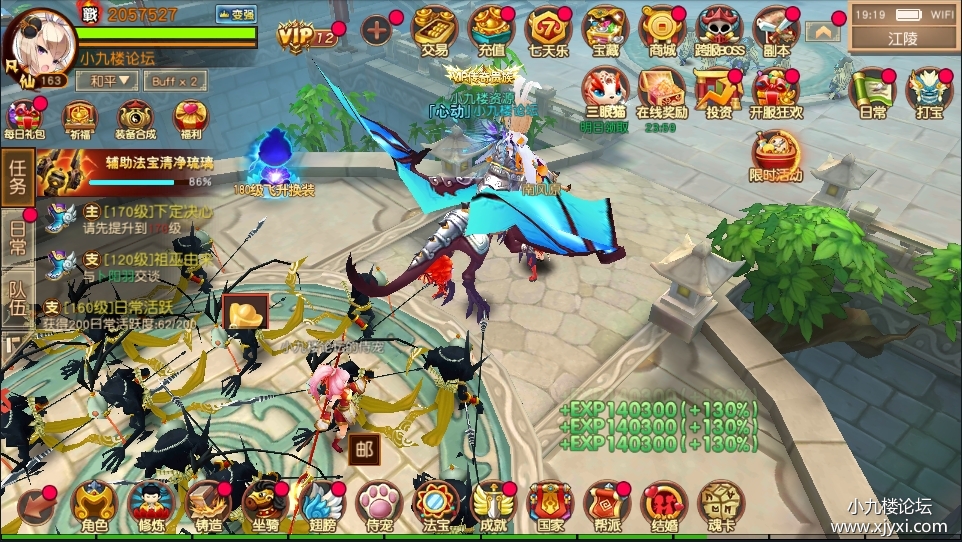Open the 七天乐 seven-day event

(548, 31)
